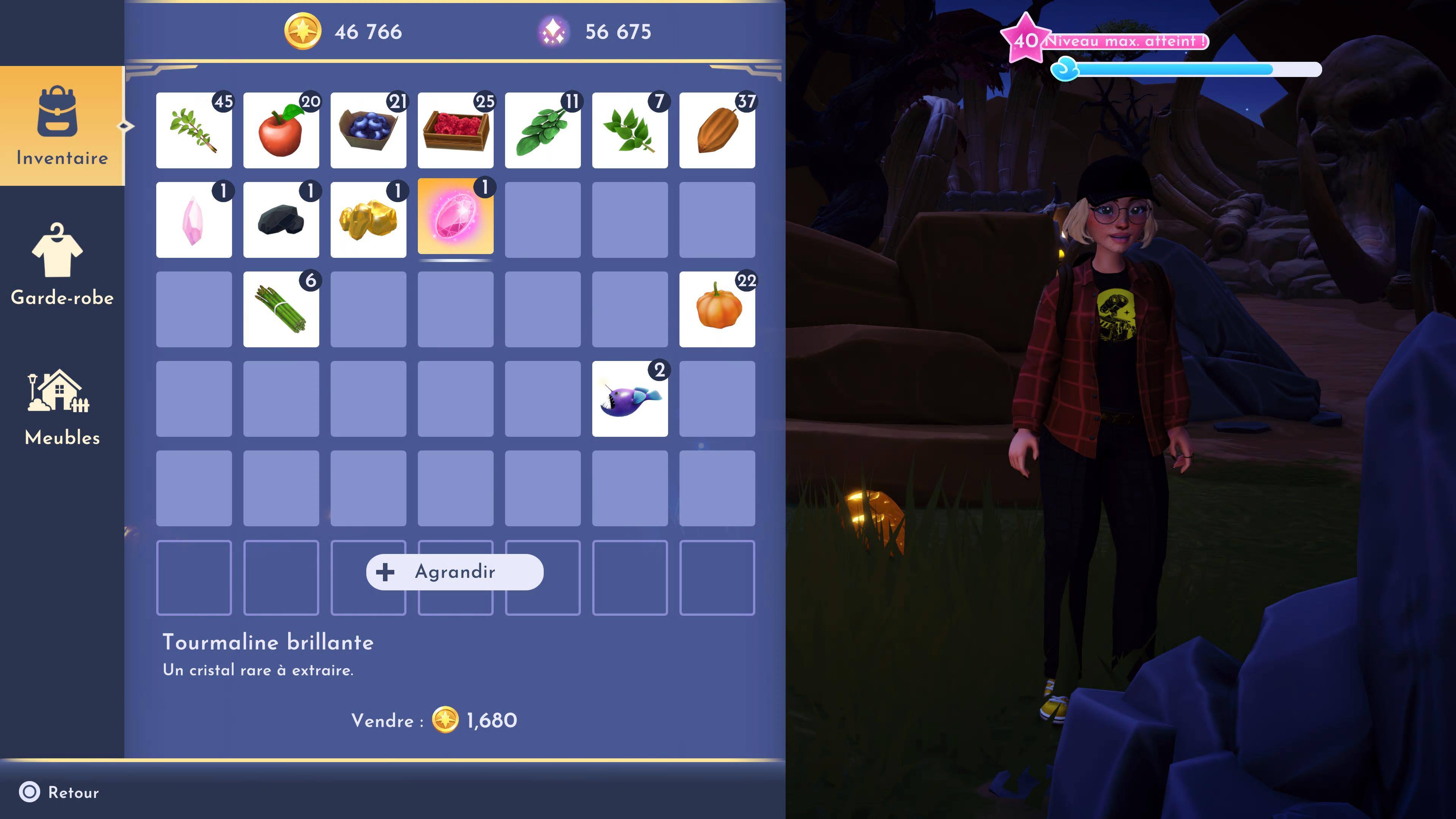1456x819 pixels.
Task: Pick the asparagus bundle slot
Action: coord(281,309)
